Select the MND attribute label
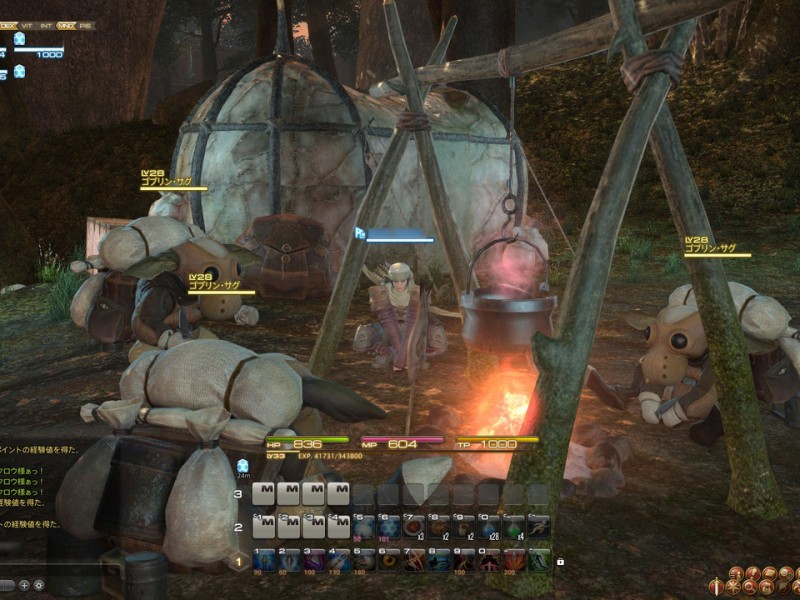 coord(67,25)
